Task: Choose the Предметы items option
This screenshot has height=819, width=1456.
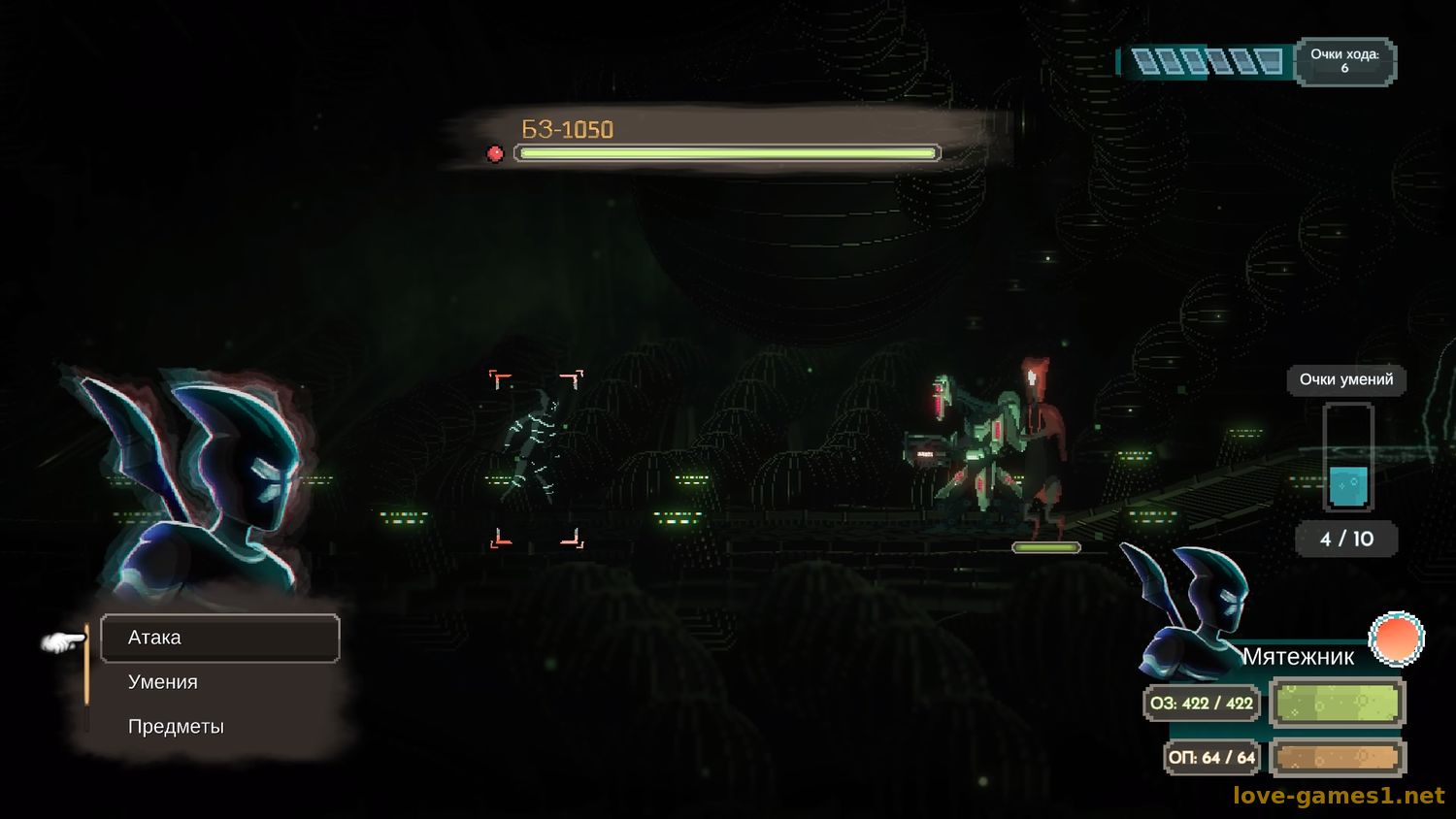Action: click(176, 727)
